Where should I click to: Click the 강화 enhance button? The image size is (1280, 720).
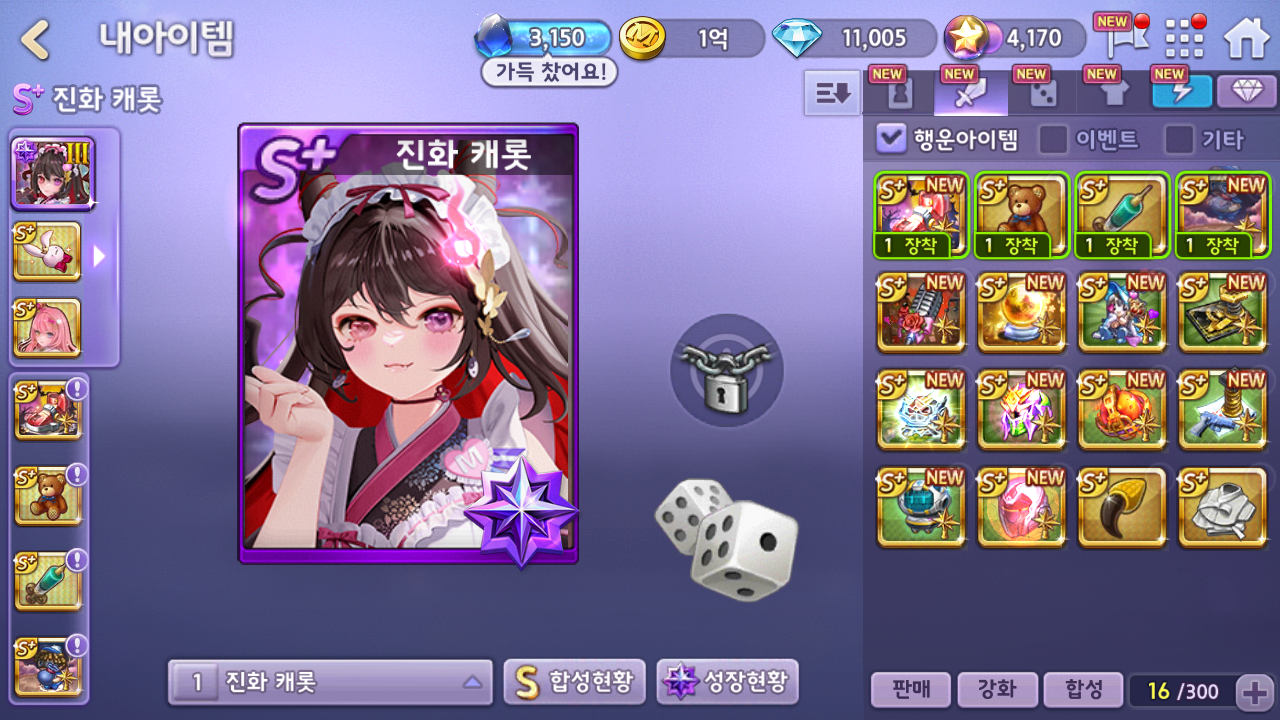(995, 690)
